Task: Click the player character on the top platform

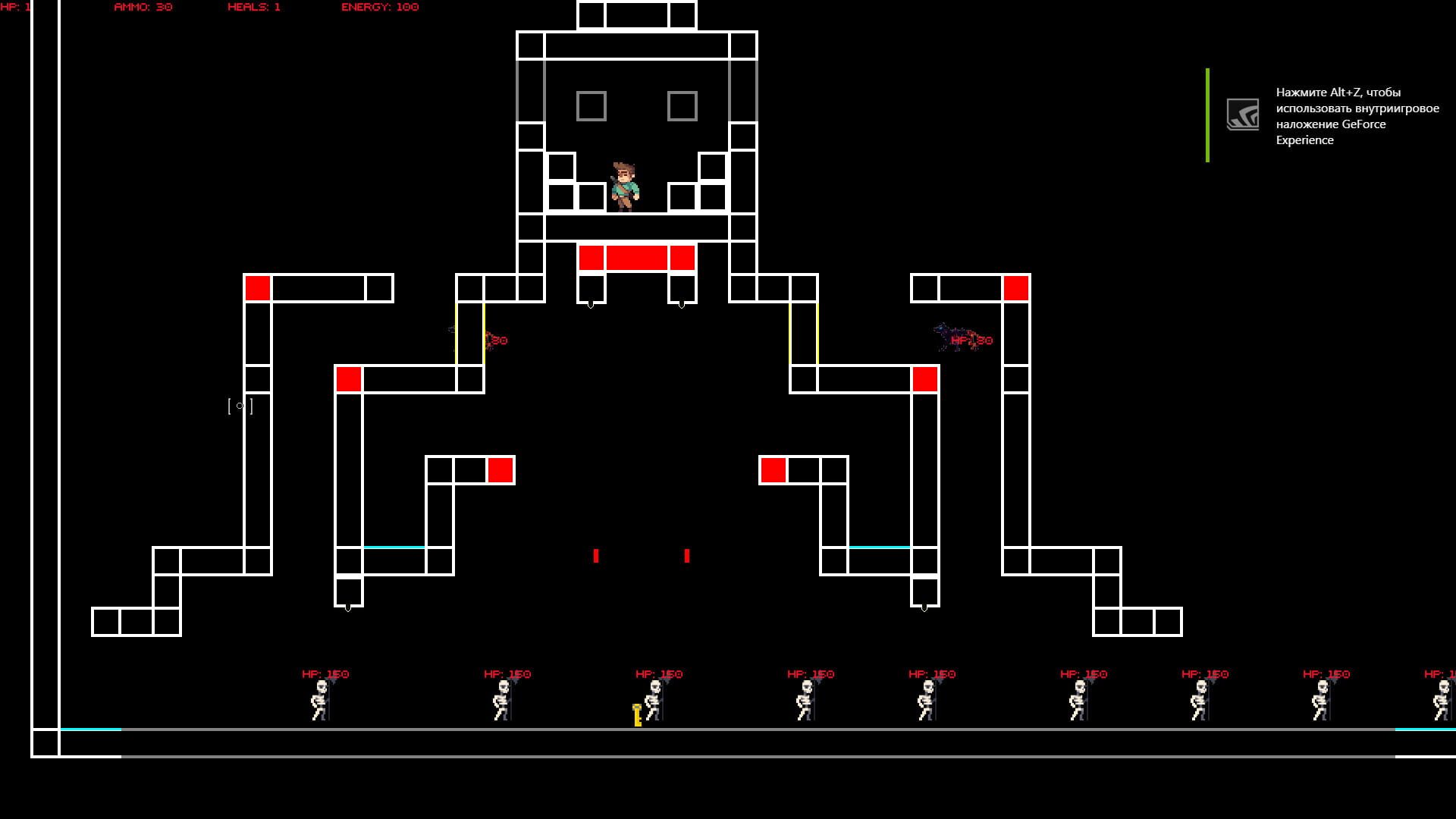Action: pyautogui.click(x=623, y=186)
